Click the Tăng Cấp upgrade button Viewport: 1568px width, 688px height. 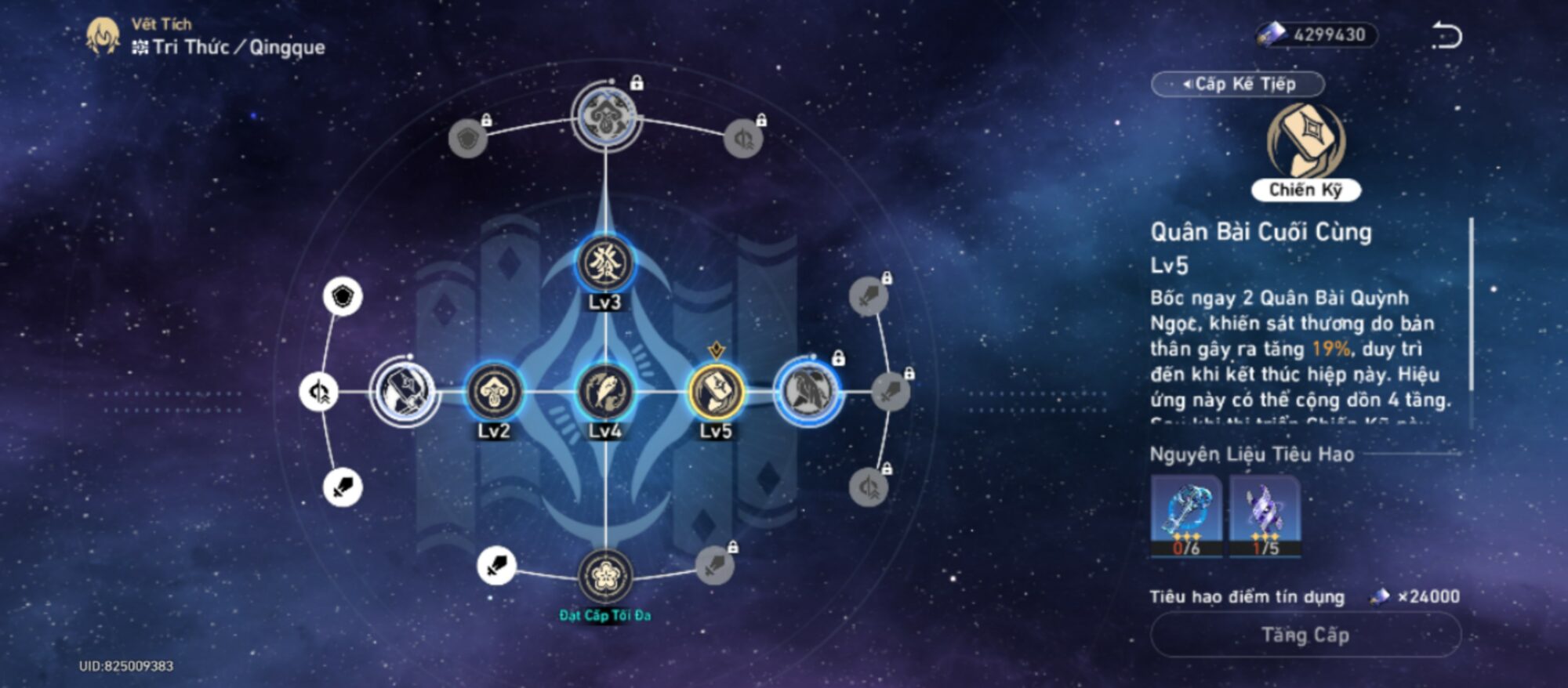pyautogui.click(x=1305, y=635)
